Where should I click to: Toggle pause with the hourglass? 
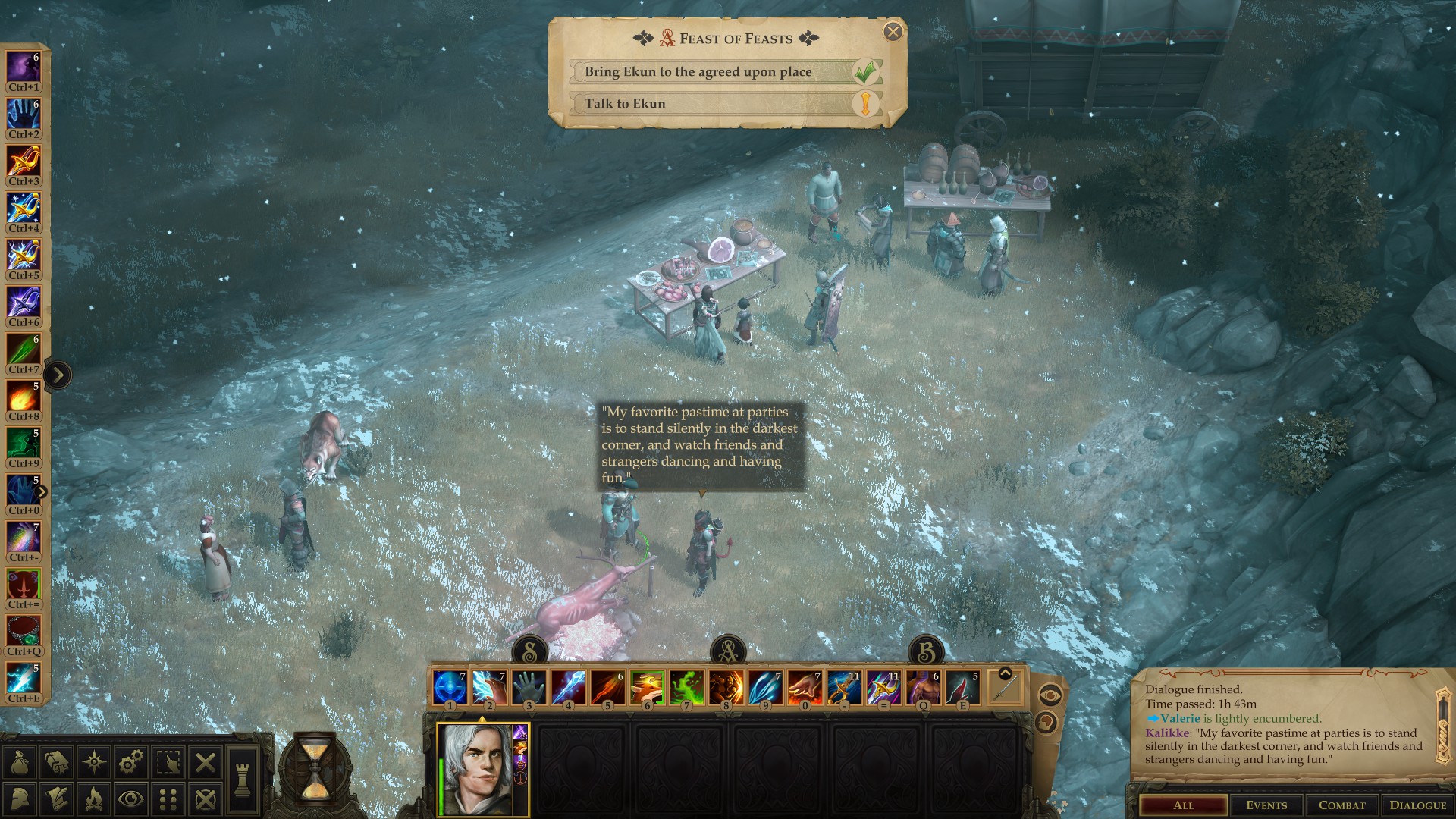[315, 770]
